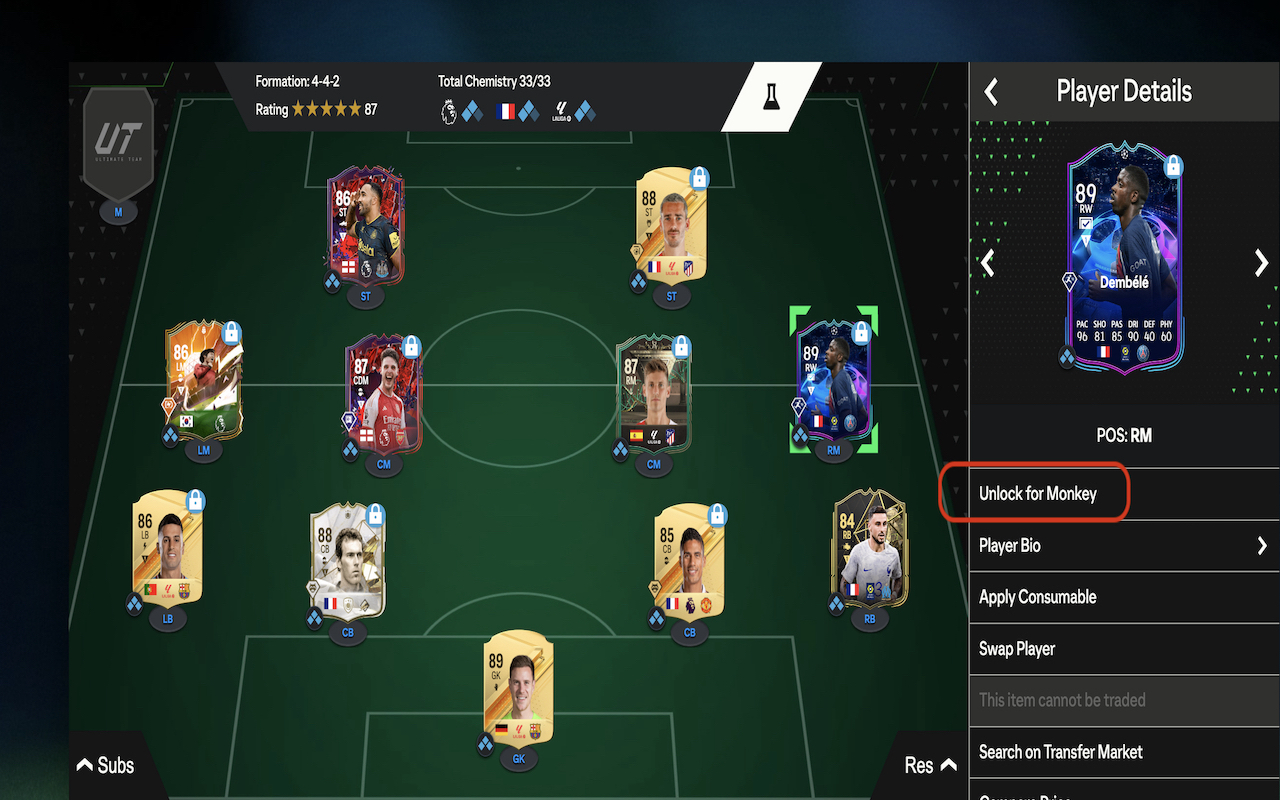Click the chemistry diamond icon under Dembélé's card
This screenshot has height=800, width=1280.
point(1067,357)
